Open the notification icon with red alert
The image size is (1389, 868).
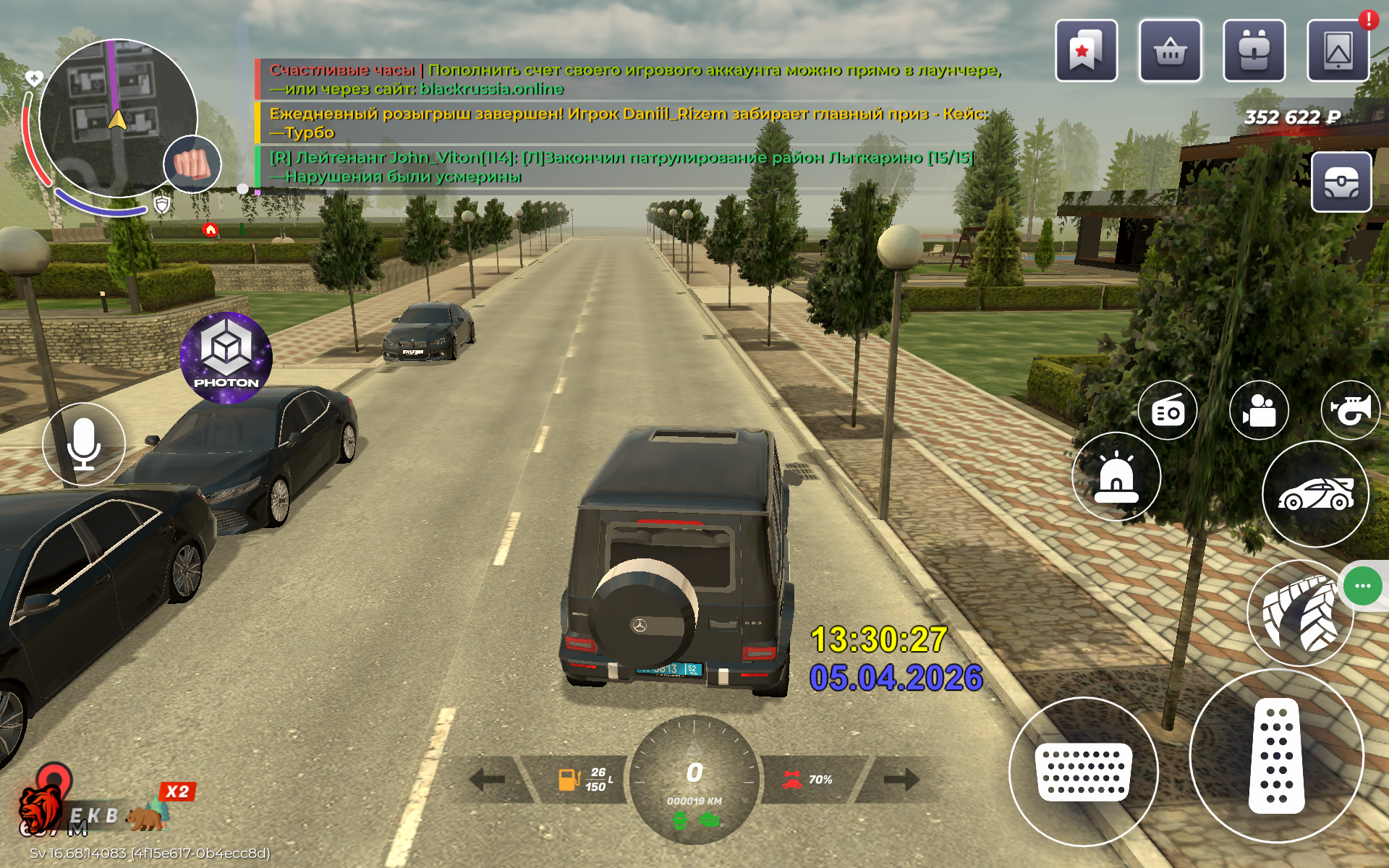pos(1338,51)
